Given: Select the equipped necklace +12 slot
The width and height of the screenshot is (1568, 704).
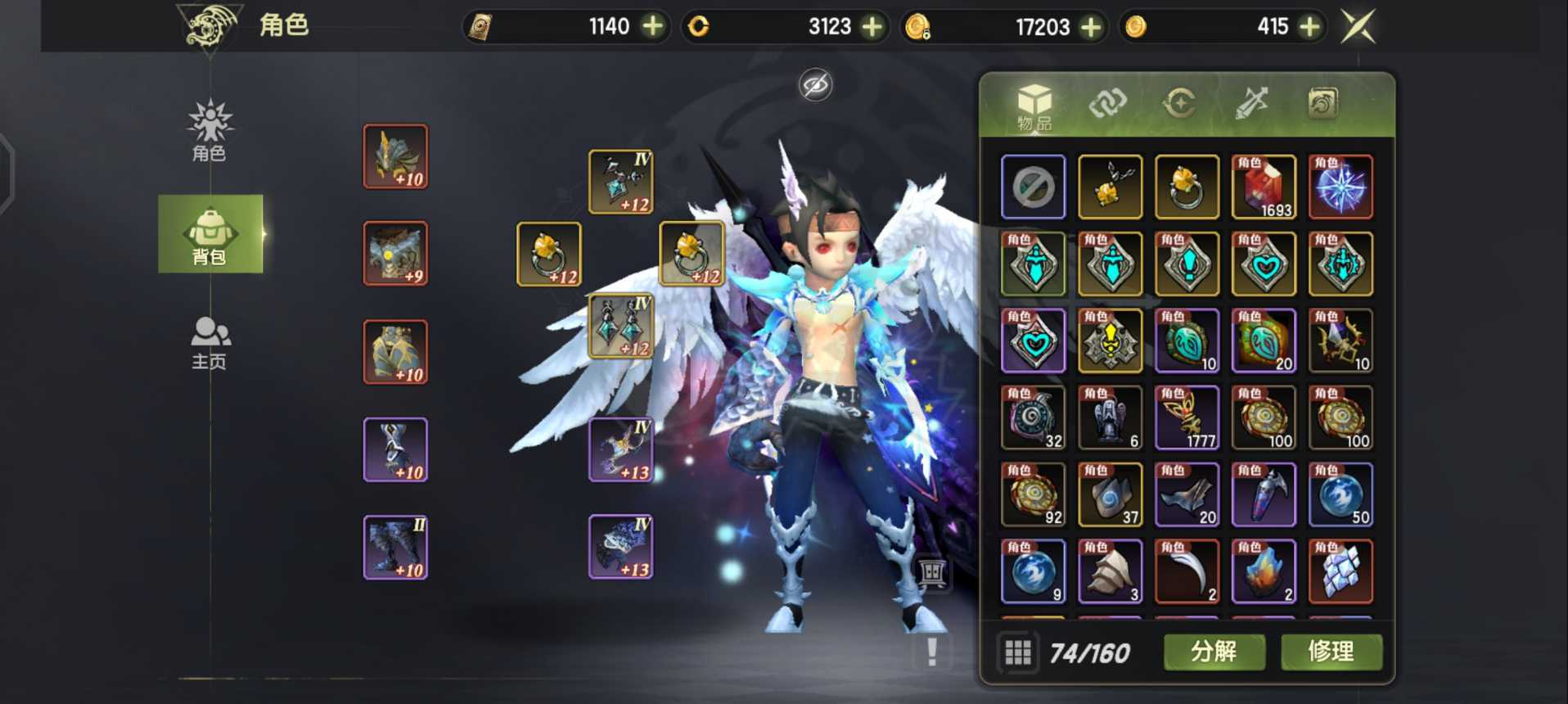Looking at the screenshot, I should pyautogui.click(x=620, y=182).
